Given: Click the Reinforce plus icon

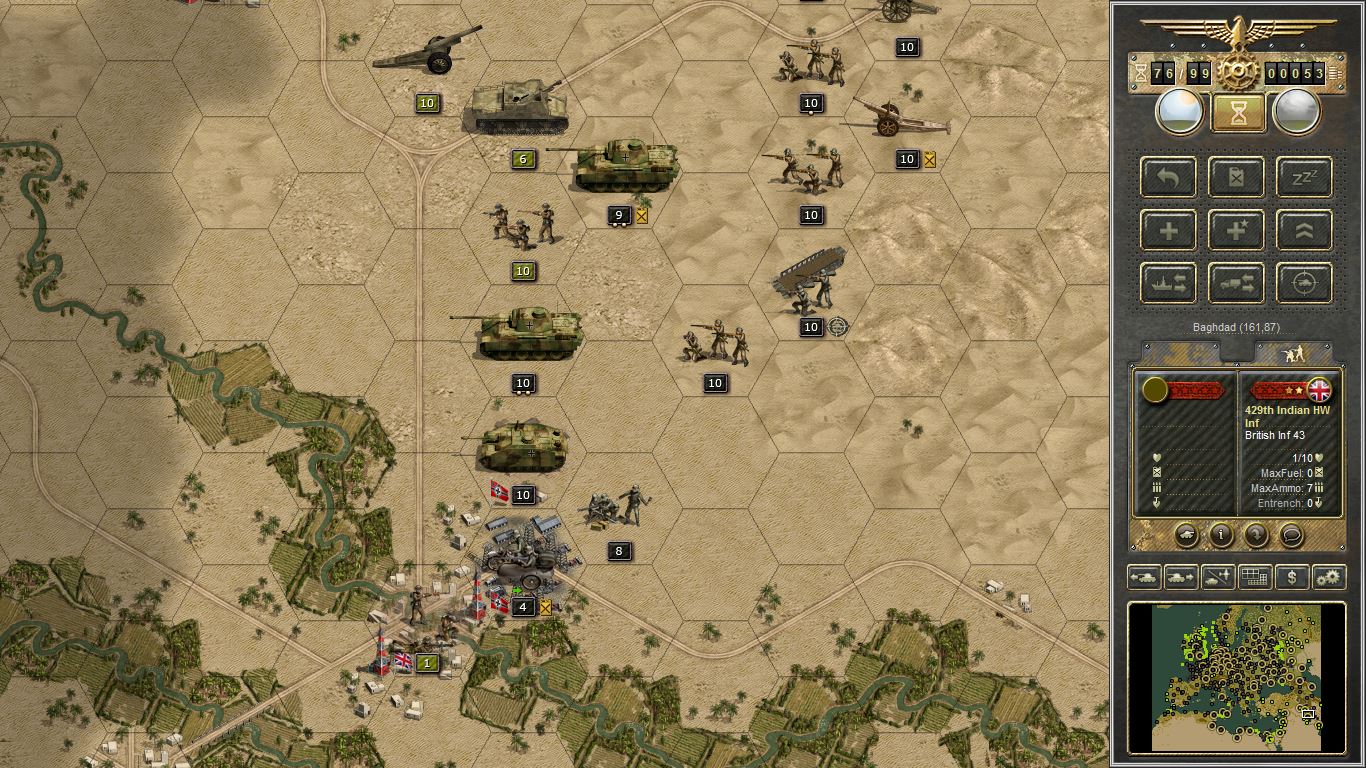Looking at the screenshot, I should 1167,231.
